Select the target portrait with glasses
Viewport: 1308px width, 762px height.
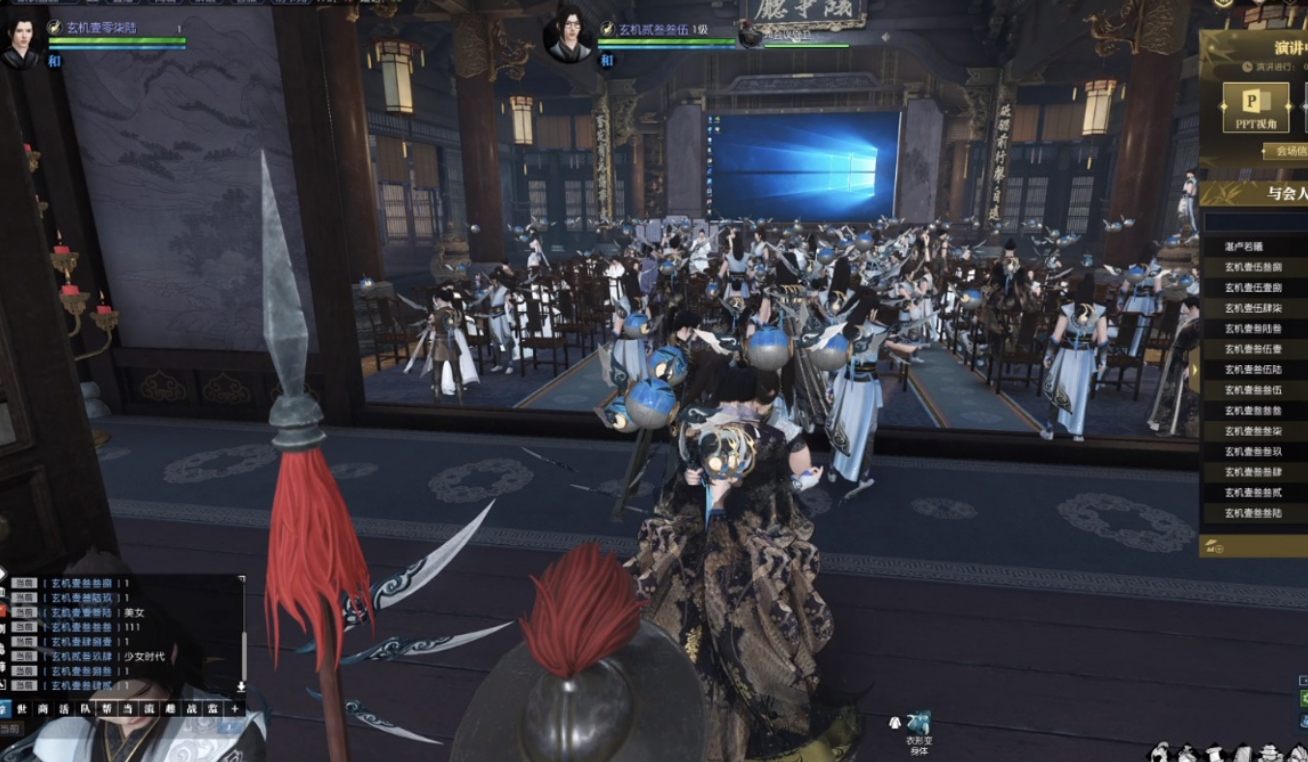(x=568, y=35)
